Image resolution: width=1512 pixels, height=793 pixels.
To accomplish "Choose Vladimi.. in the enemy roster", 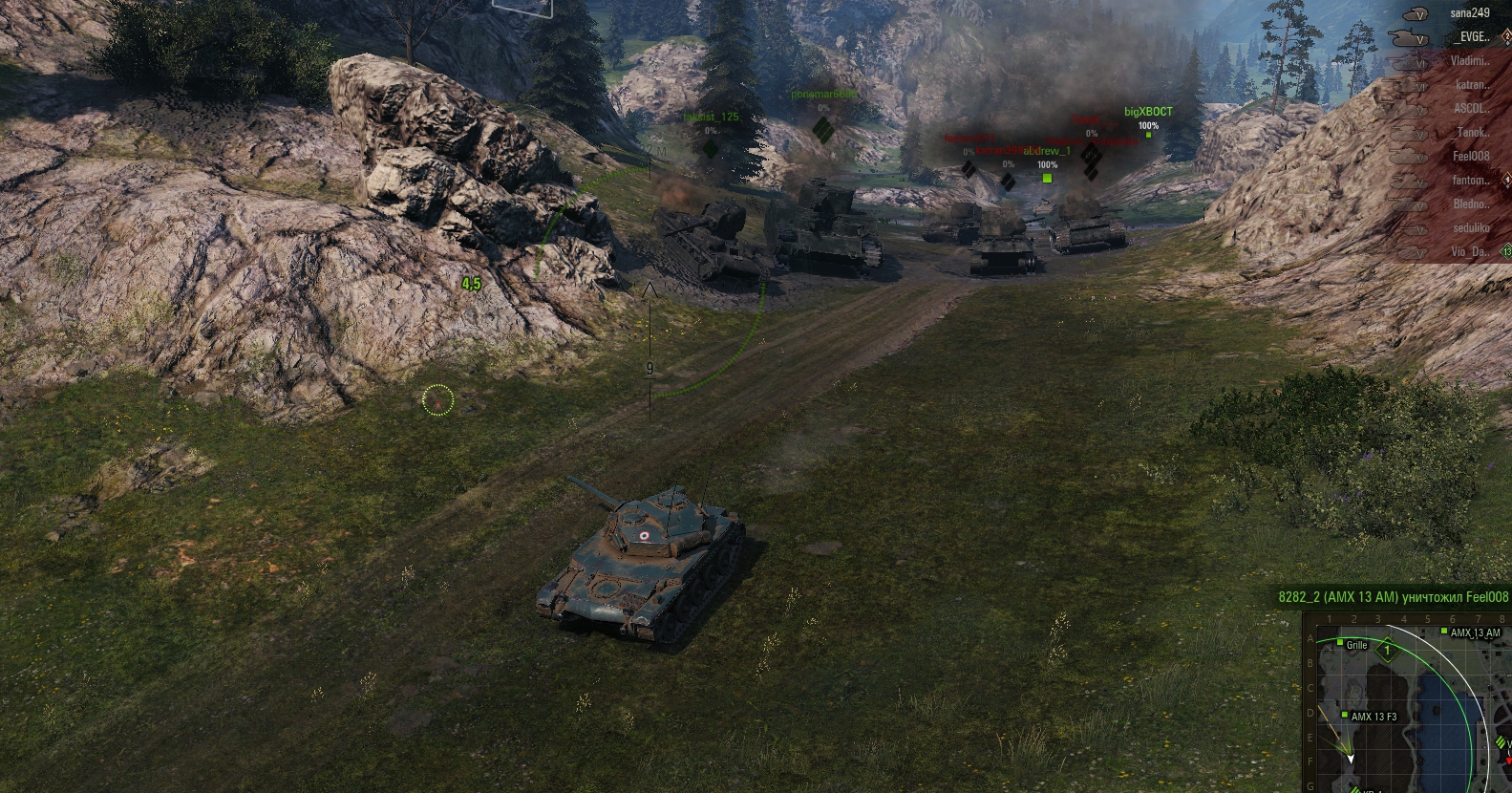I will (x=1469, y=61).
